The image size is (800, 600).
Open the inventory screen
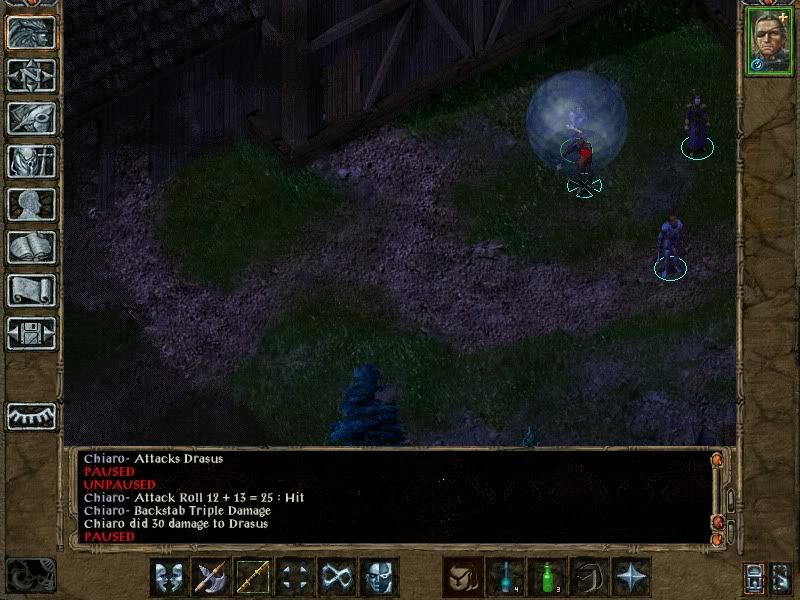tap(31, 161)
